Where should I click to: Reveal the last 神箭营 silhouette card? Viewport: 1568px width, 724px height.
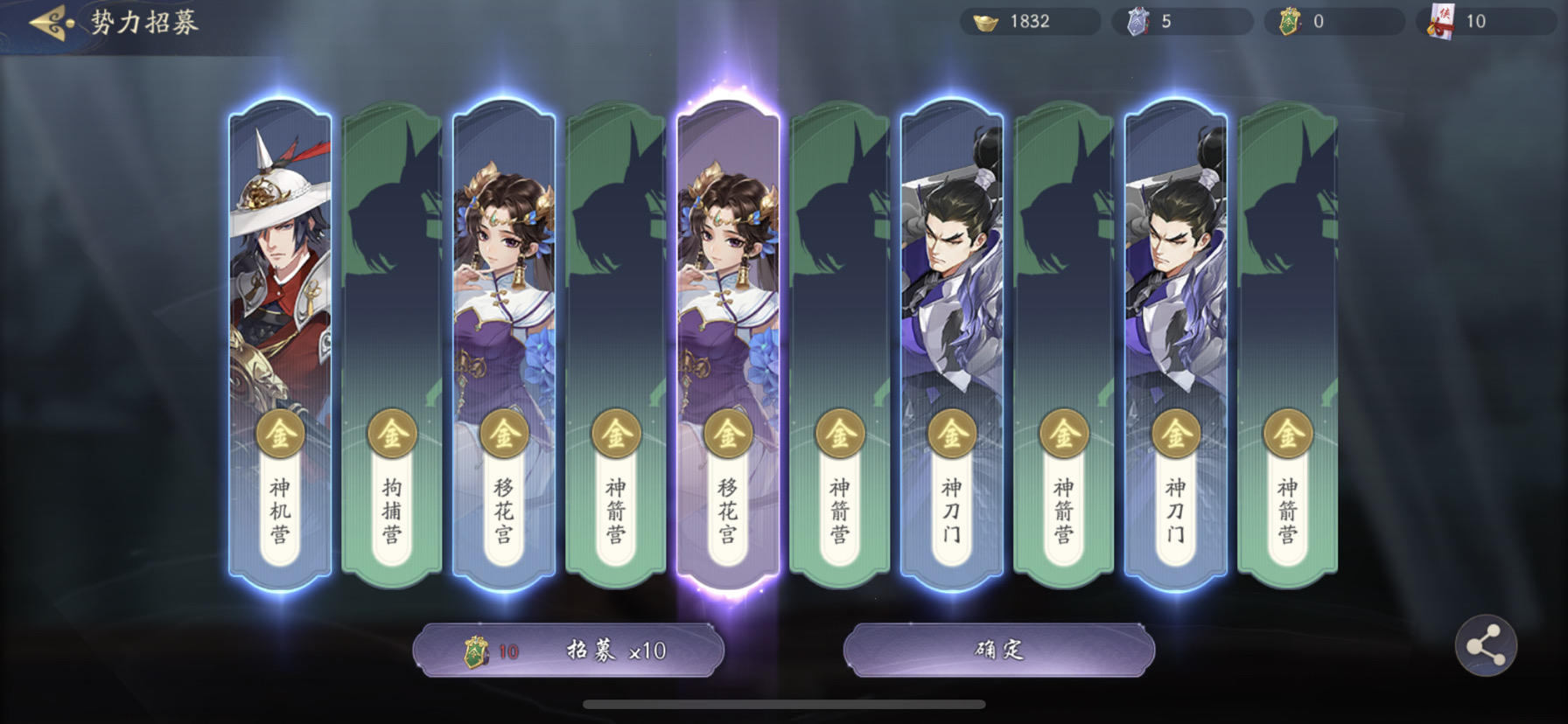tap(1286, 262)
